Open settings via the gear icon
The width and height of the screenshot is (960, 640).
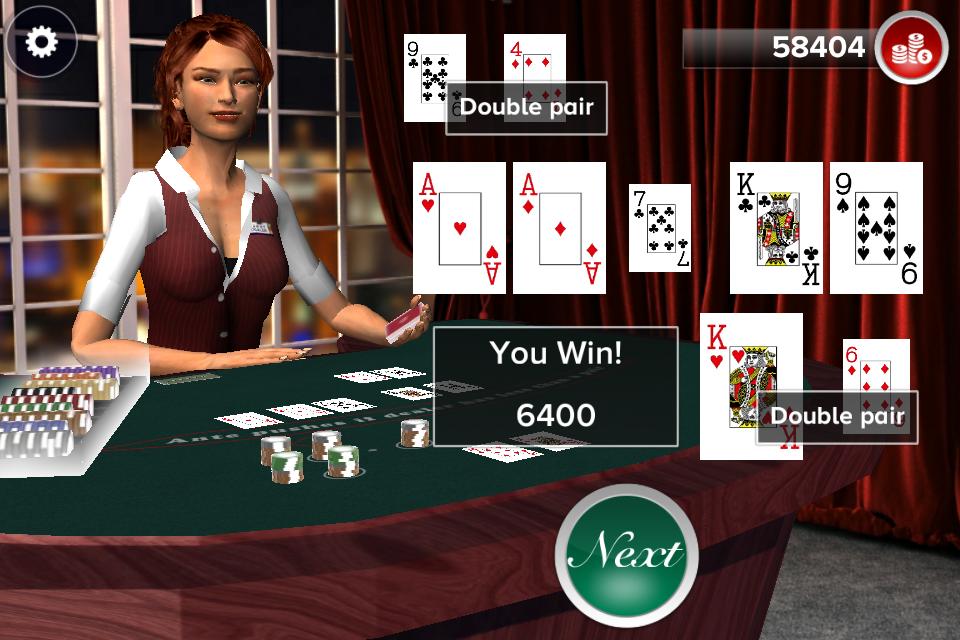click(x=41, y=41)
